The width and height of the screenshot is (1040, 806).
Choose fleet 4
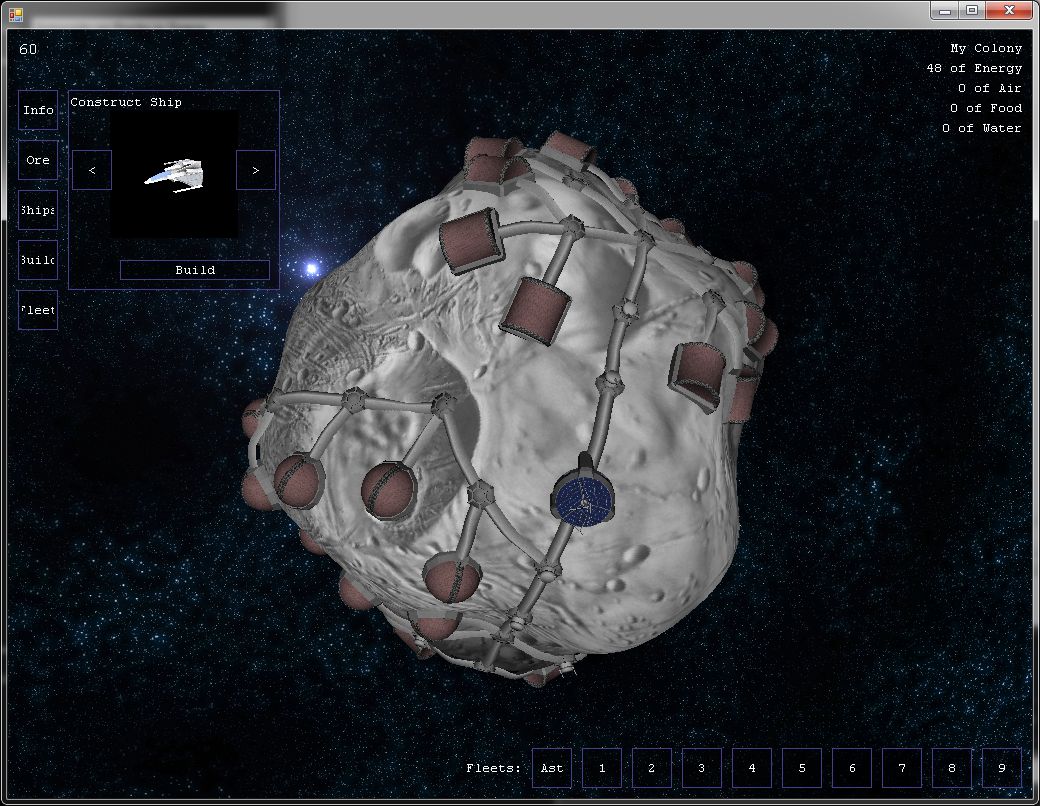click(x=752, y=768)
